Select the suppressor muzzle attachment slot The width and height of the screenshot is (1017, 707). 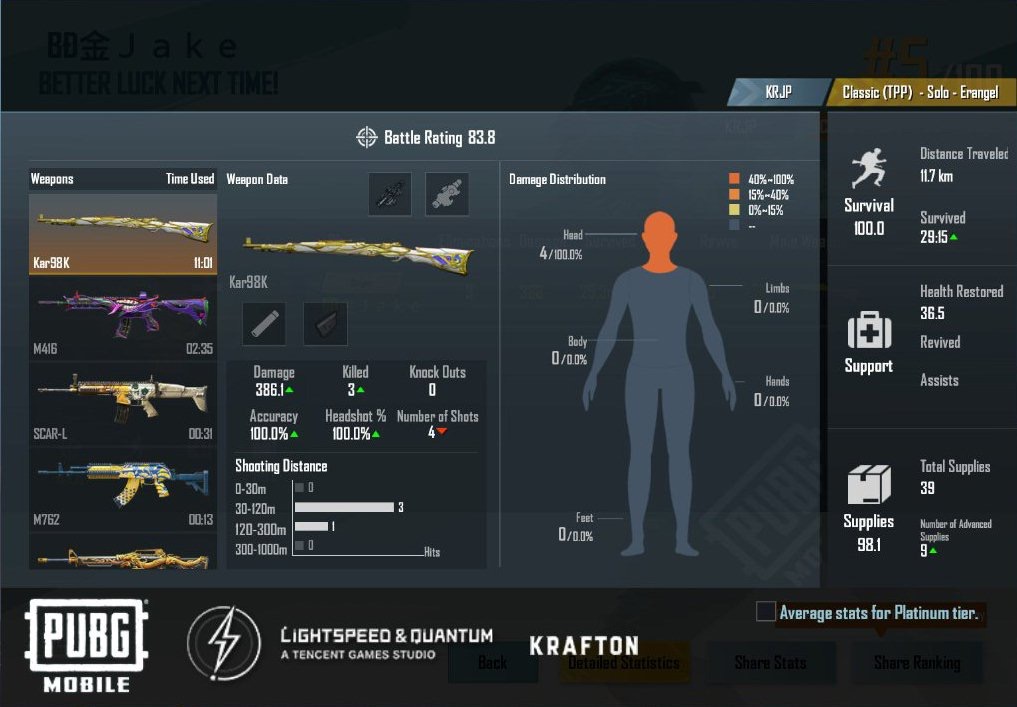(264, 324)
